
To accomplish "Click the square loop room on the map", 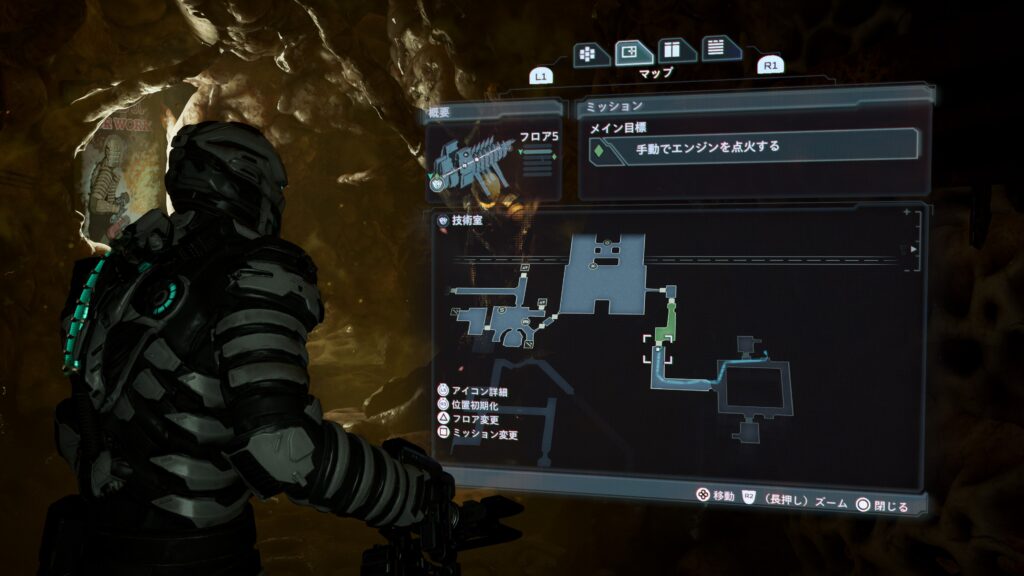I will point(759,388).
